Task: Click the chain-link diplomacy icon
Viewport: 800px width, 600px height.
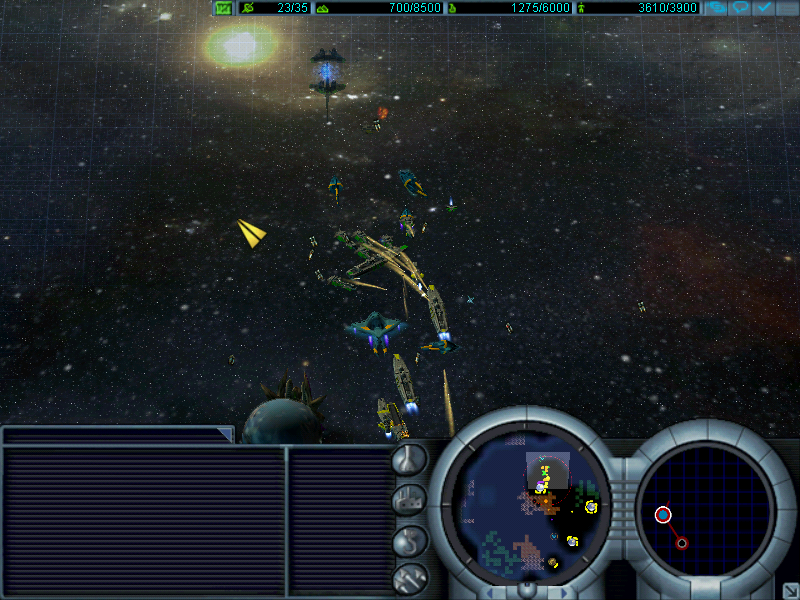Action: (x=716, y=8)
